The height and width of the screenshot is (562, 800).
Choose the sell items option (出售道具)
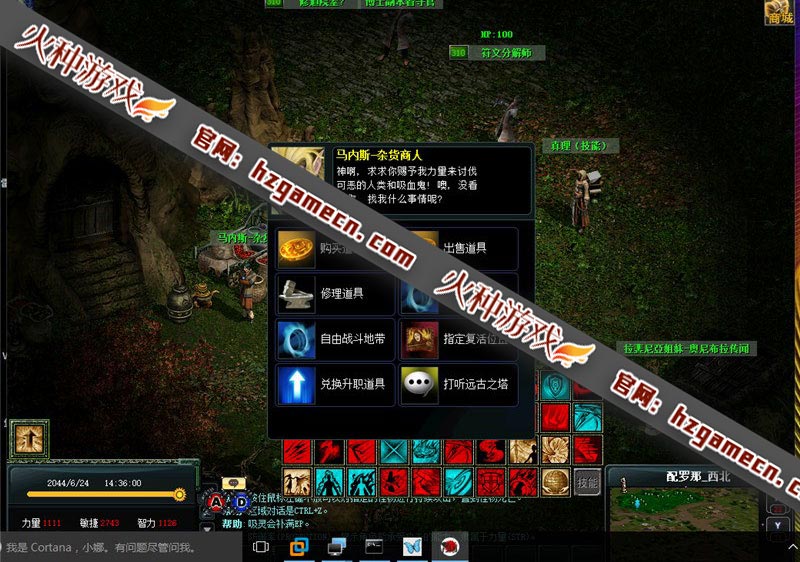tap(458, 248)
